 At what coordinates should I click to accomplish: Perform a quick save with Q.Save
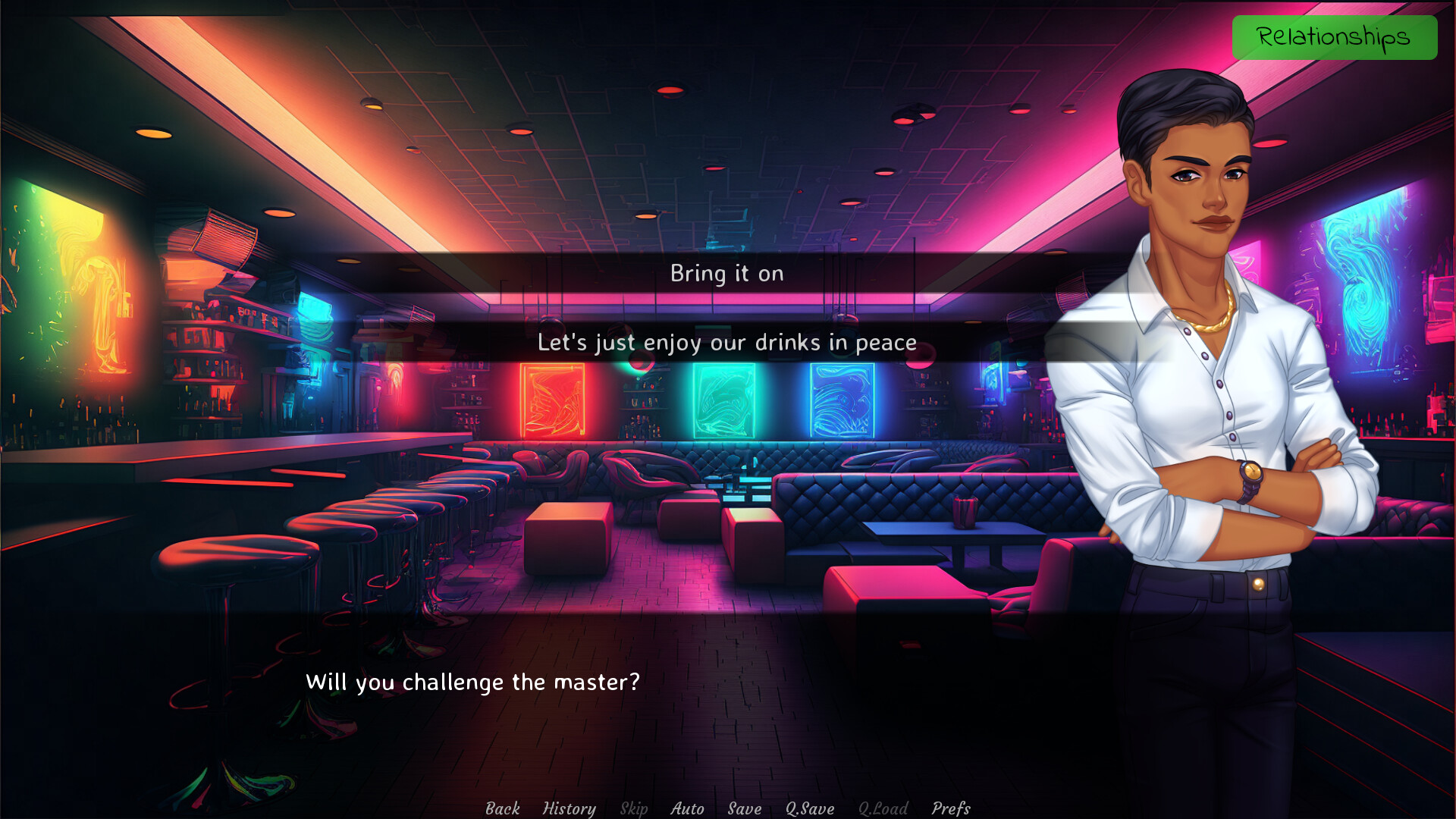(x=808, y=808)
